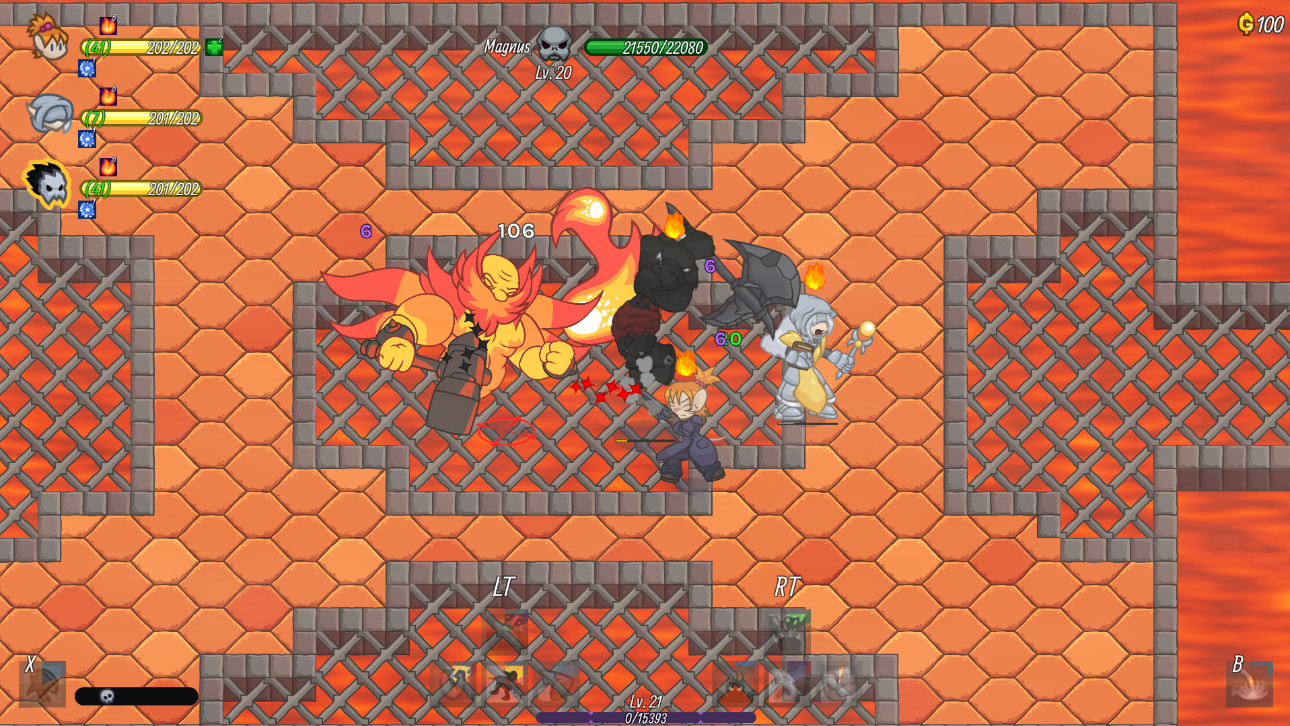This screenshot has height=726, width=1290.
Task: Select the top skill icon under RT
Action: (788, 630)
